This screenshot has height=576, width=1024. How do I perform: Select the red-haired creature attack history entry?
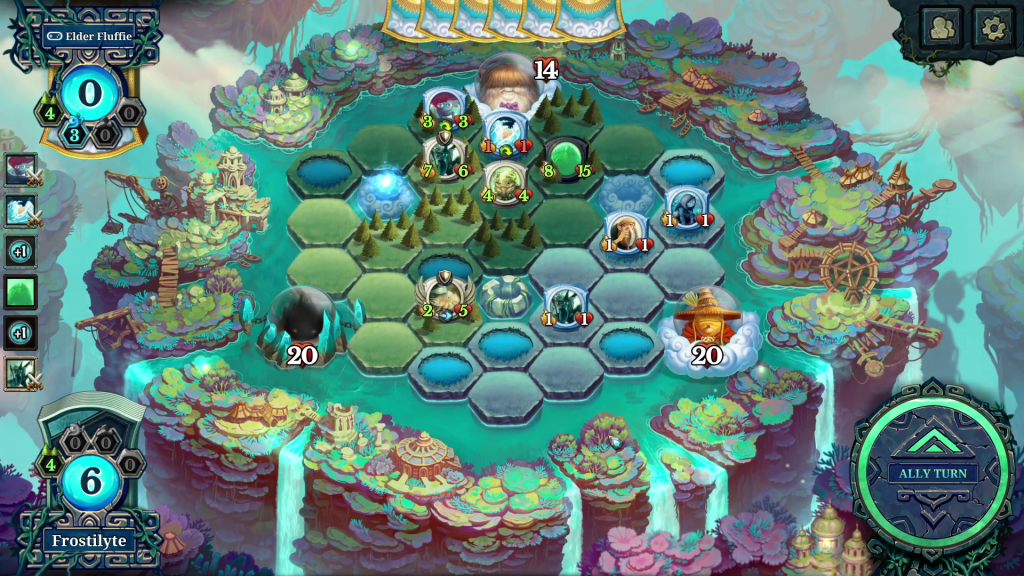click(20, 170)
